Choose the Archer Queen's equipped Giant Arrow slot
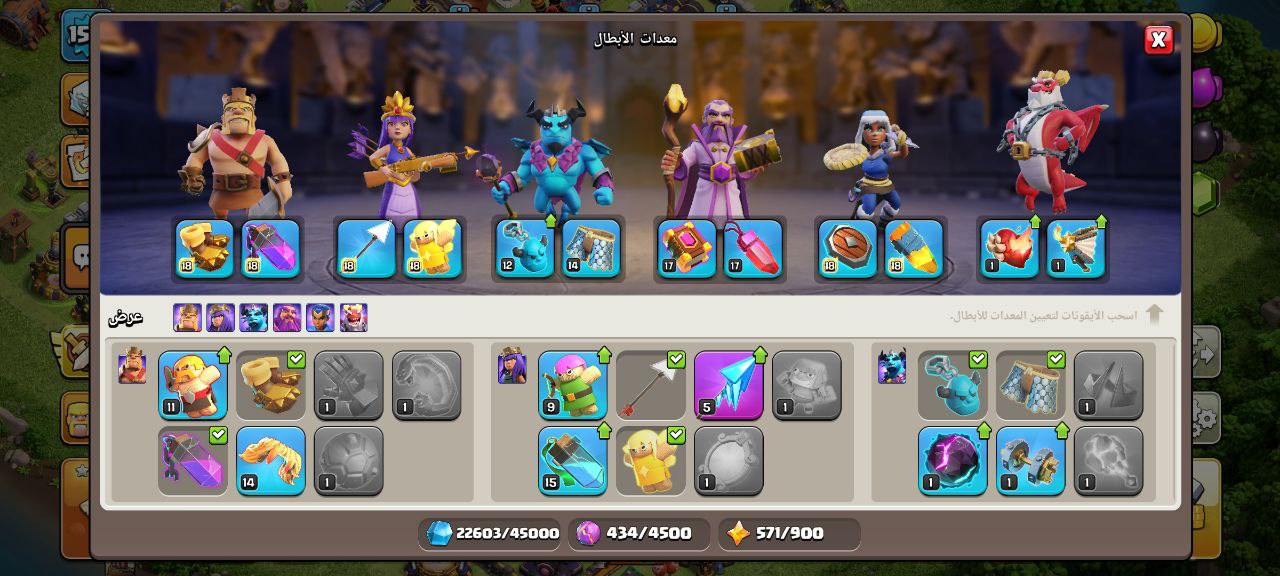 (x=365, y=248)
